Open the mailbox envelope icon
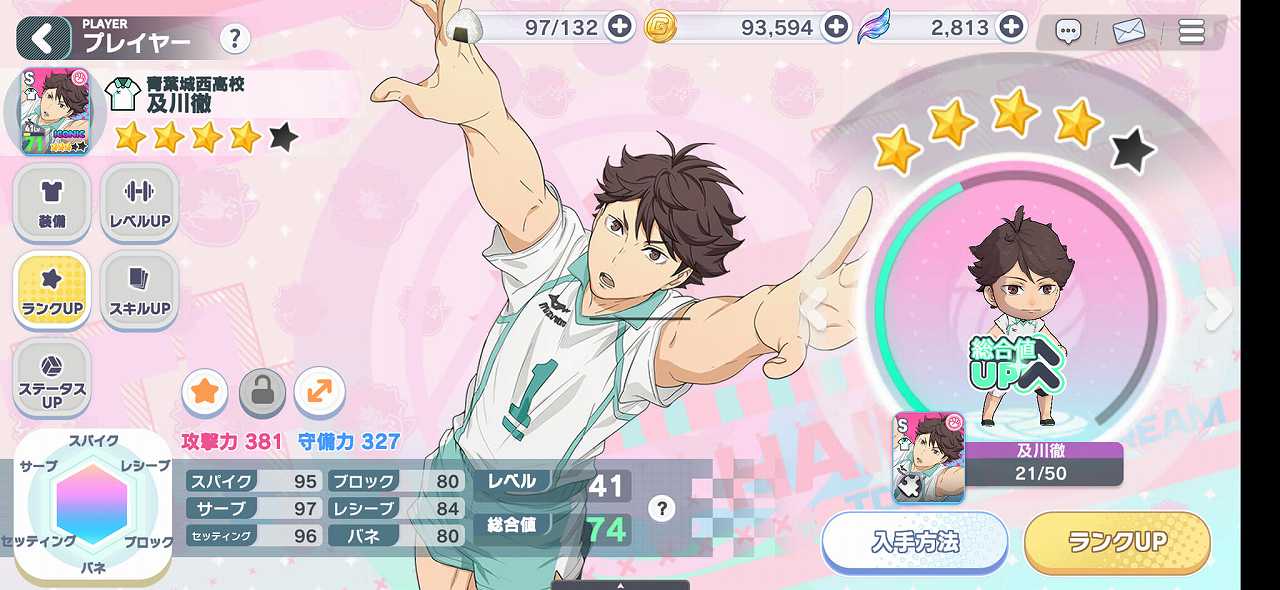1280x590 pixels. click(1129, 32)
